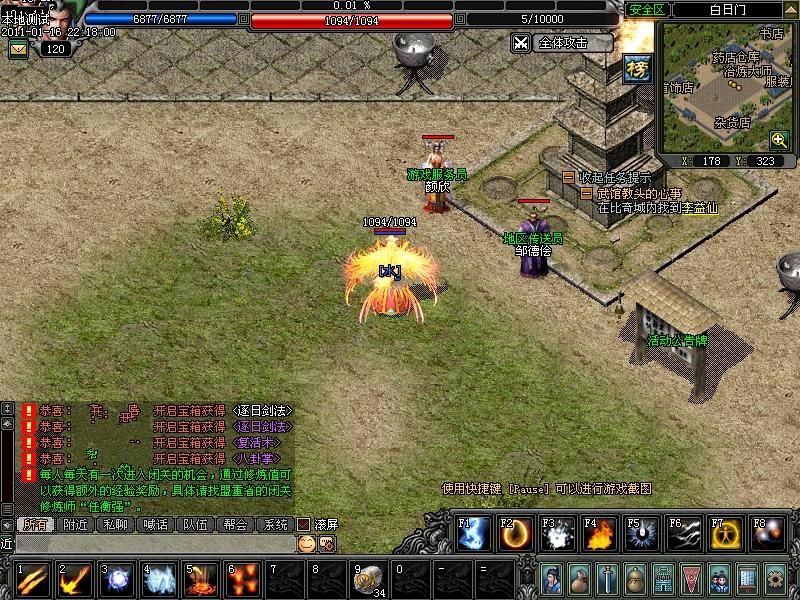Use the scroll item in slot 9

pos(370,580)
